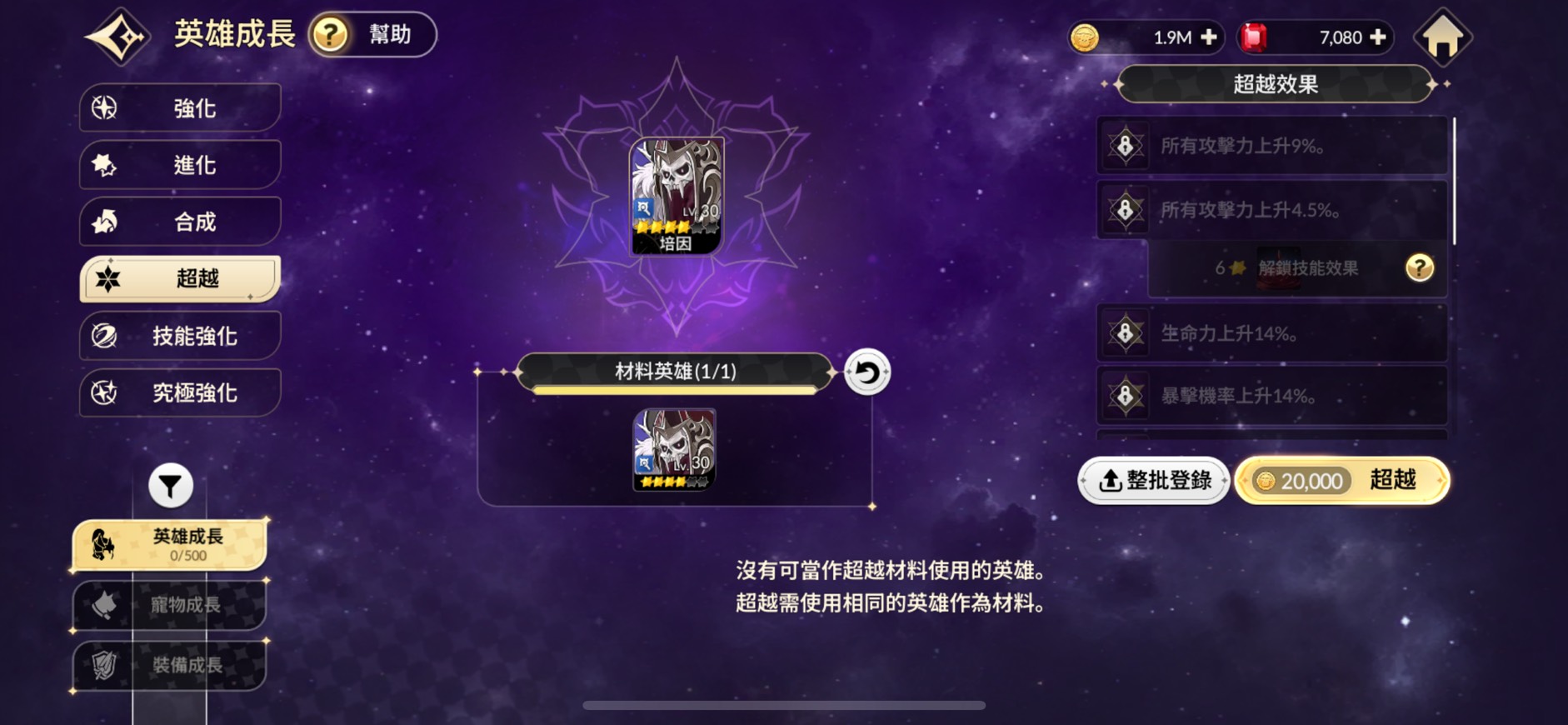The width and height of the screenshot is (1568, 725).
Task: Select the 培因 hero card
Action: click(676, 197)
